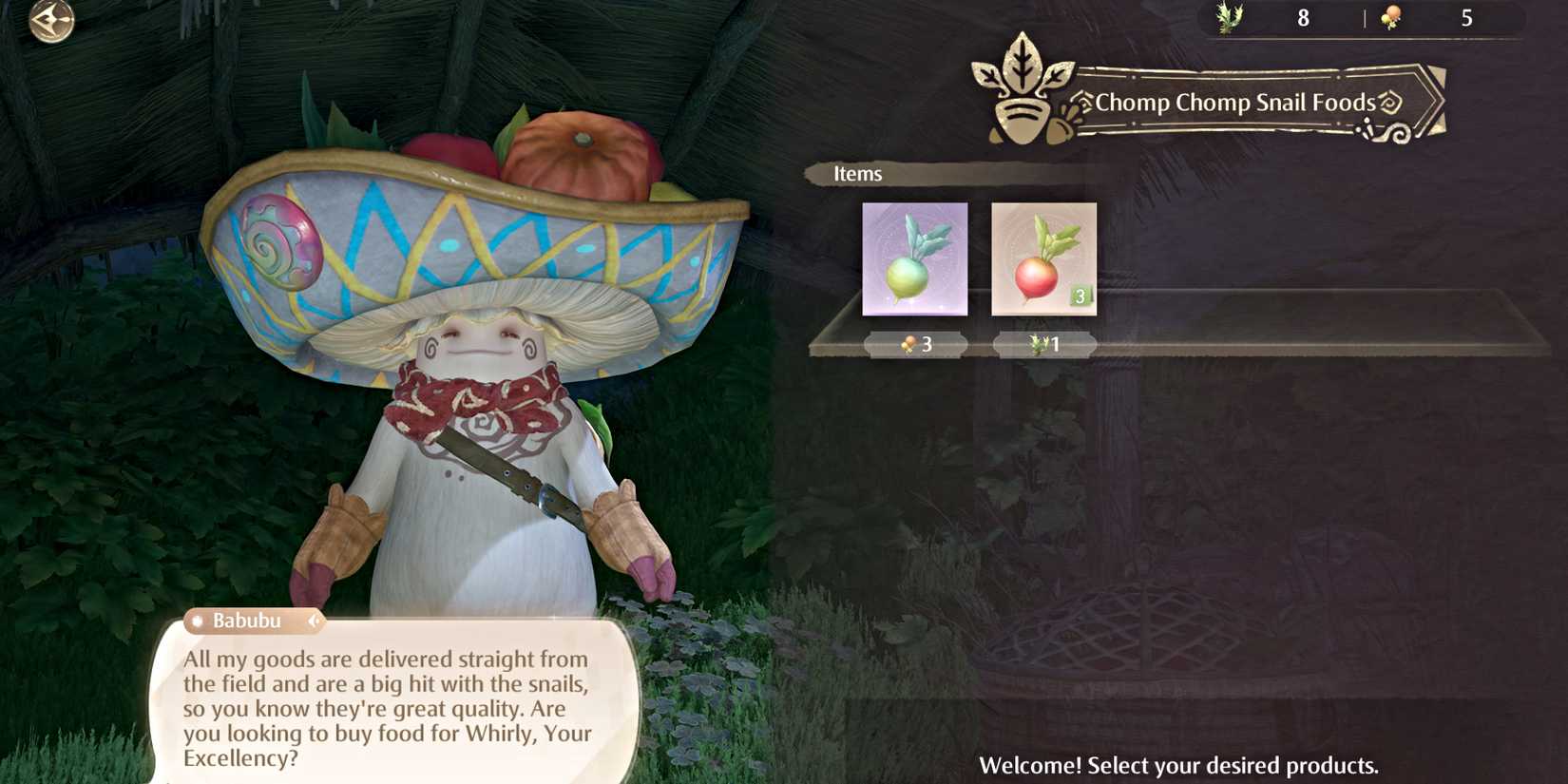The image size is (1568, 784).
Task: Click the fruit currency icon showing 5
Action: (x=1389, y=16)
